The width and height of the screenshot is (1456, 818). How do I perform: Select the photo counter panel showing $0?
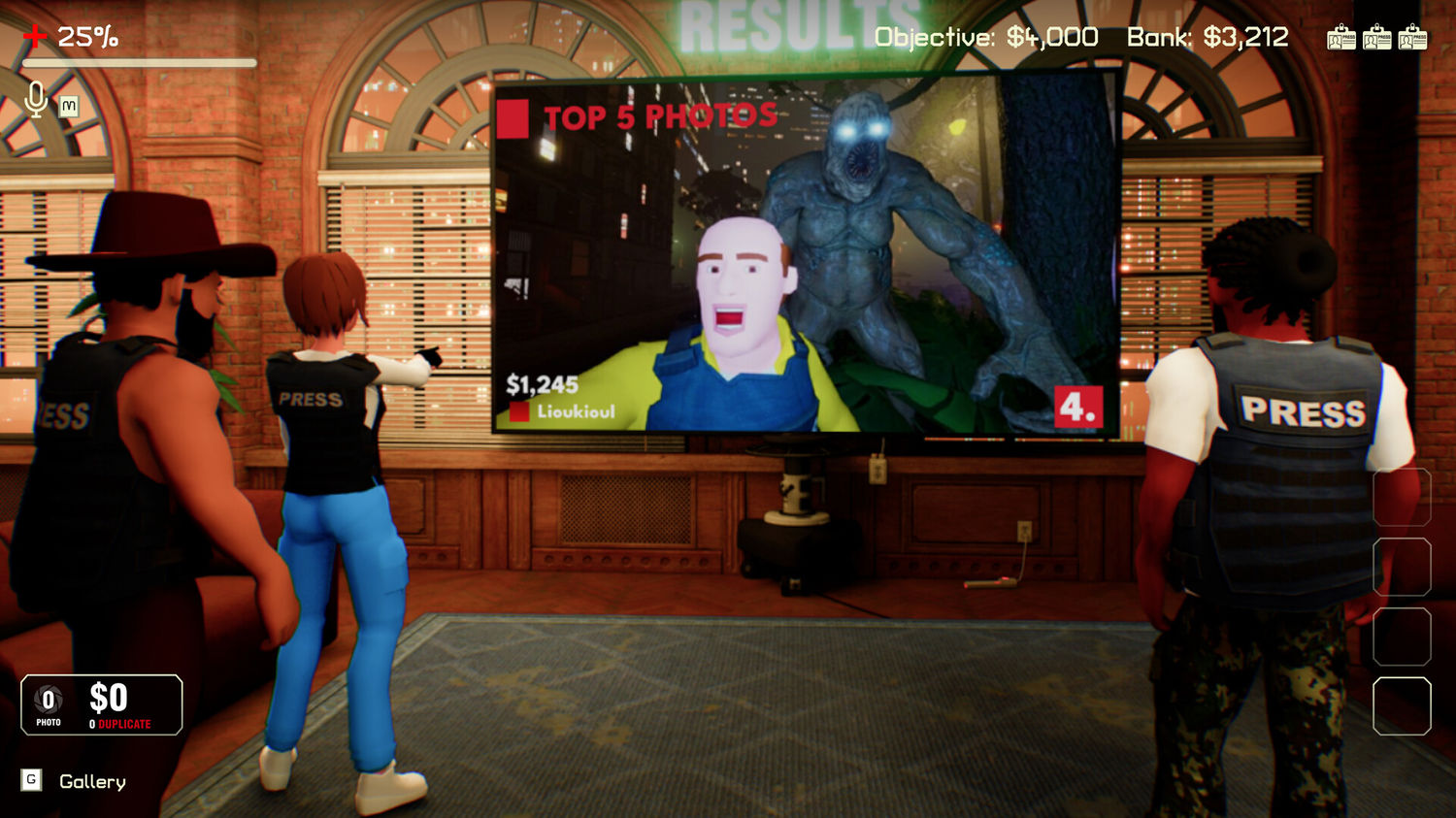click(102, 704)
